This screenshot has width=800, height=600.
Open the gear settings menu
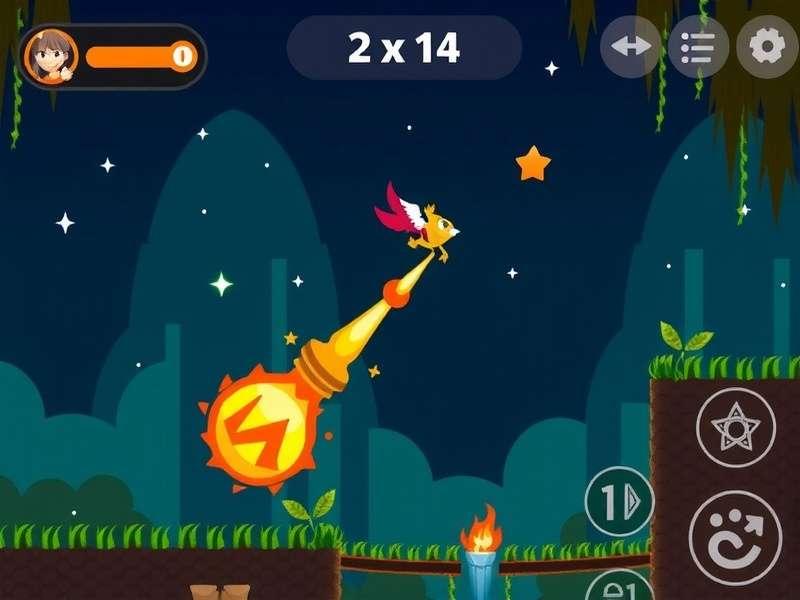pos(767,47)
